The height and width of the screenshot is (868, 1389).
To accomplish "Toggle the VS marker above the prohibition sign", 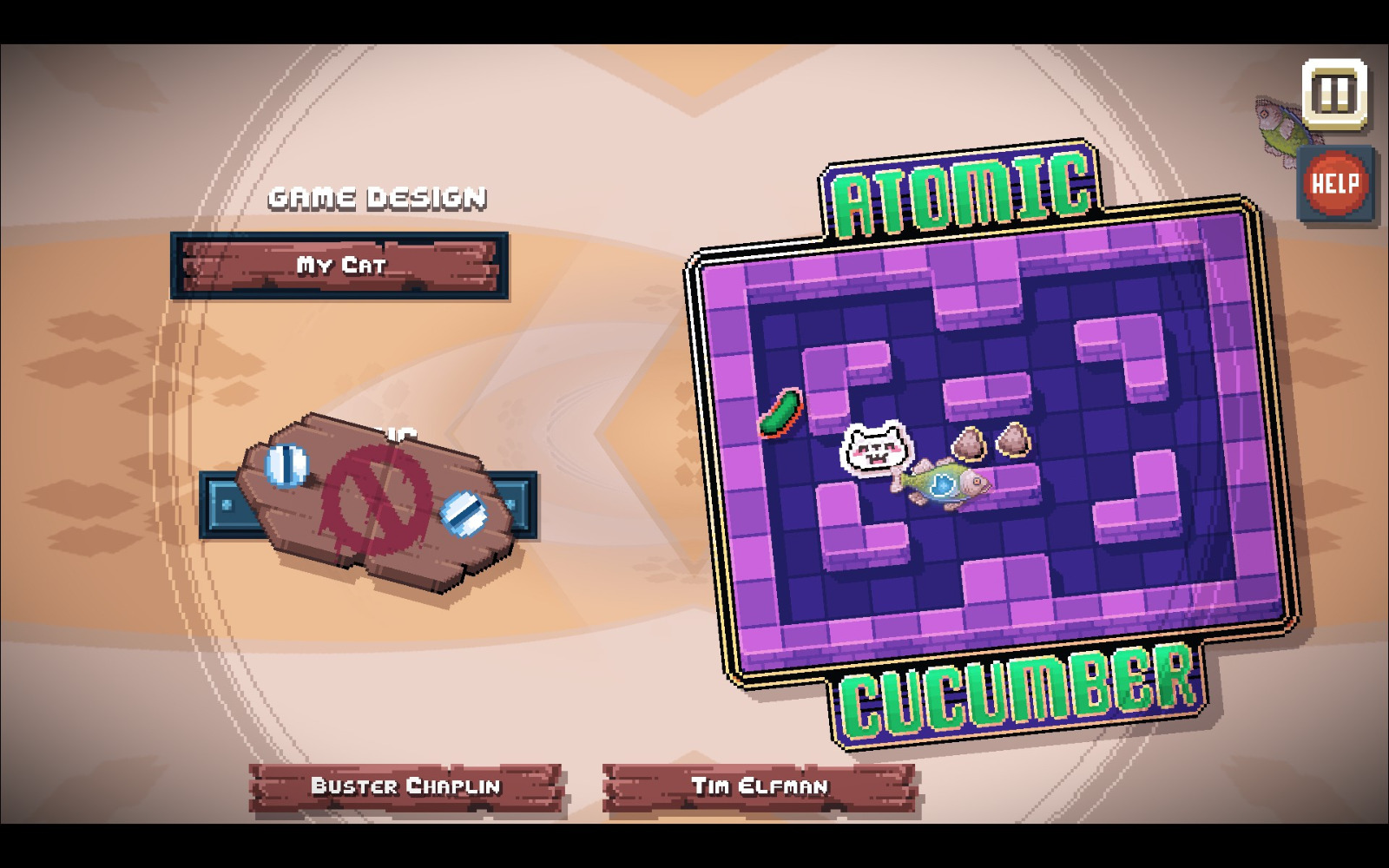I will point(399,431).
